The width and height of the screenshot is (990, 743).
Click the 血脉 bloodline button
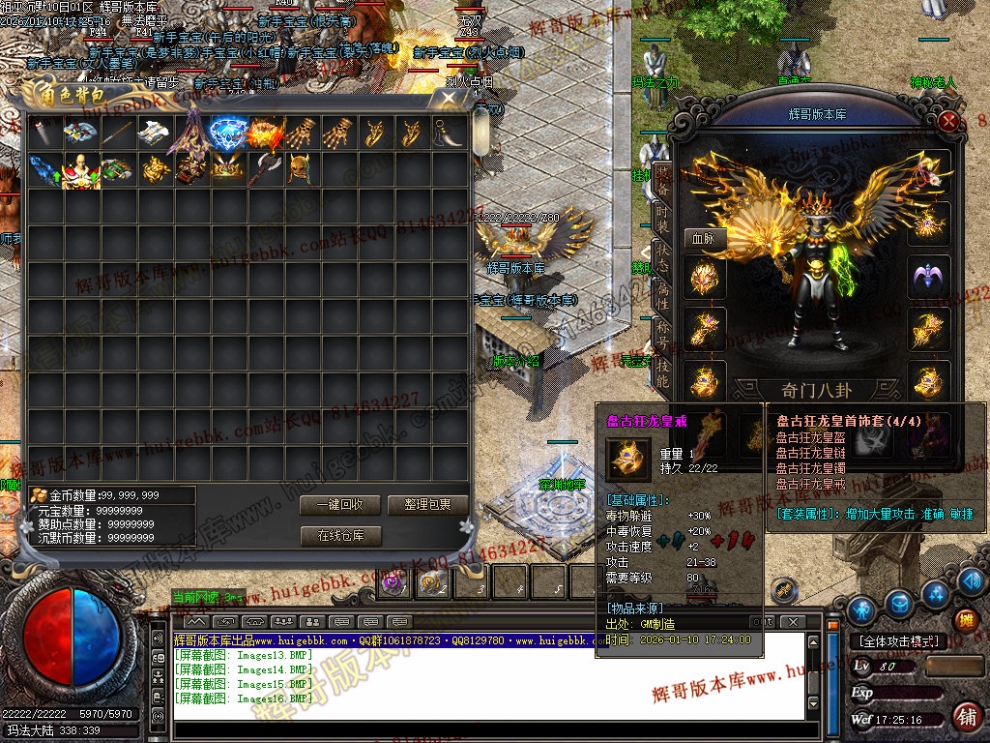[x=704, y=239]
